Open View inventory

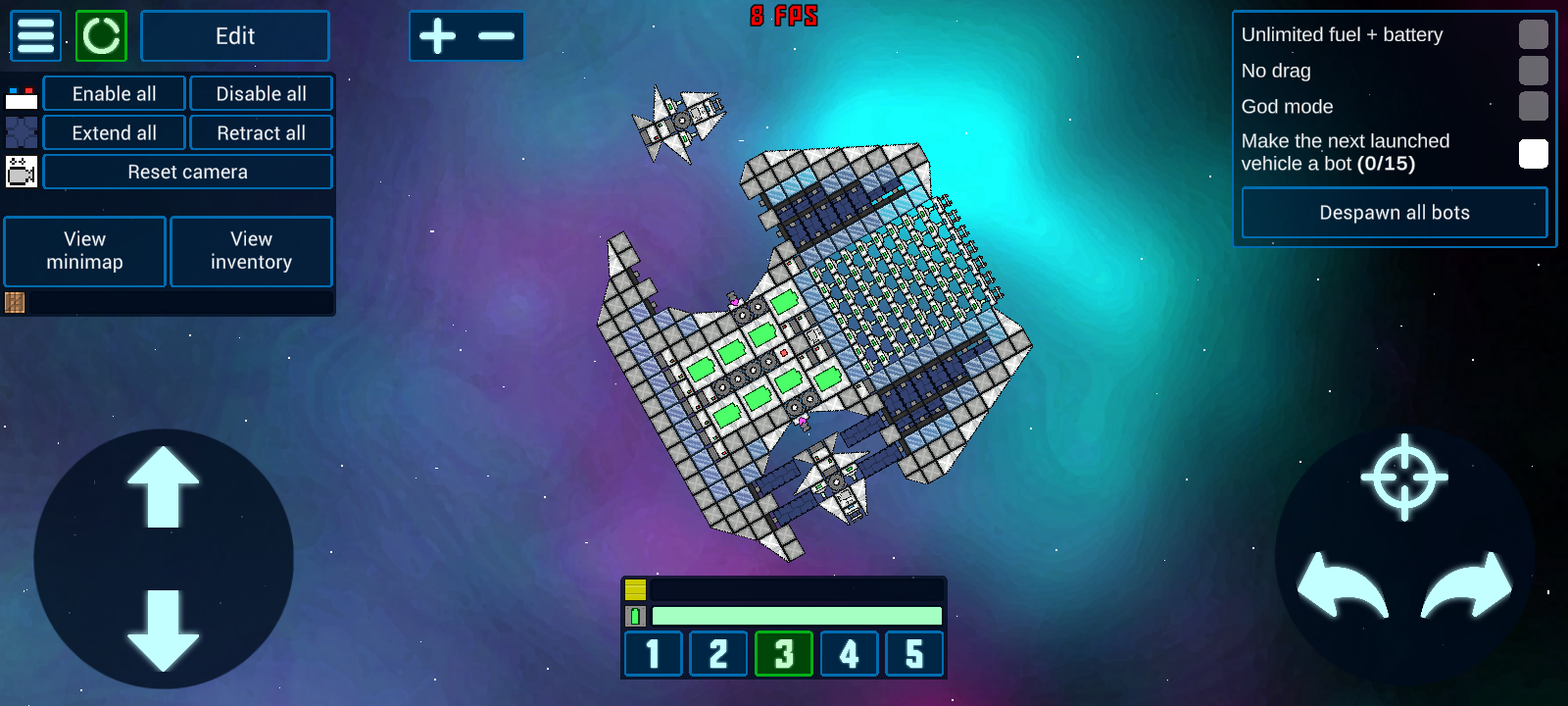(x=251, y=251)
